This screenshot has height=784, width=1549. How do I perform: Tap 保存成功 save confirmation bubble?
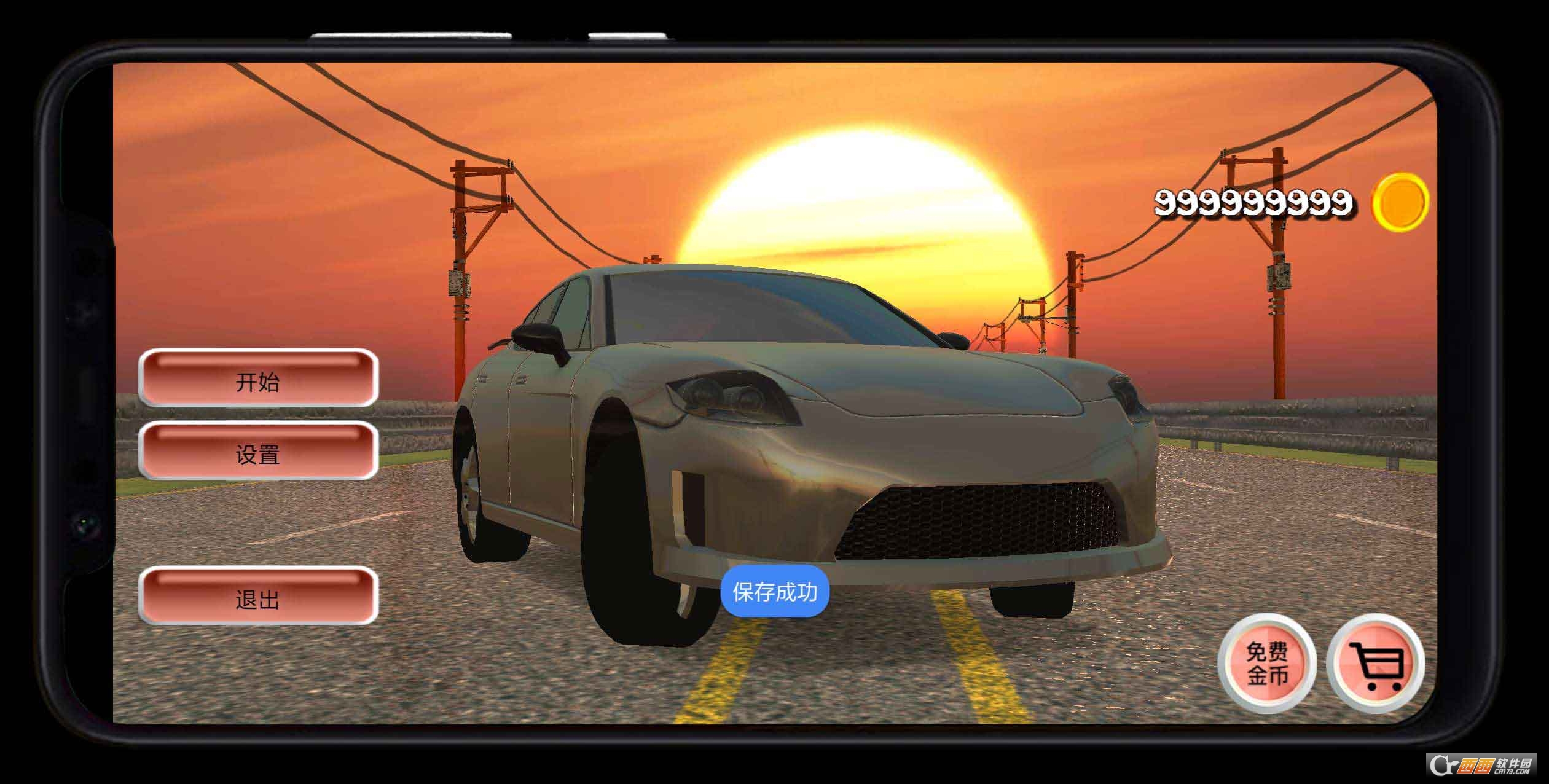pyautogui.click(x=775, y=592)
